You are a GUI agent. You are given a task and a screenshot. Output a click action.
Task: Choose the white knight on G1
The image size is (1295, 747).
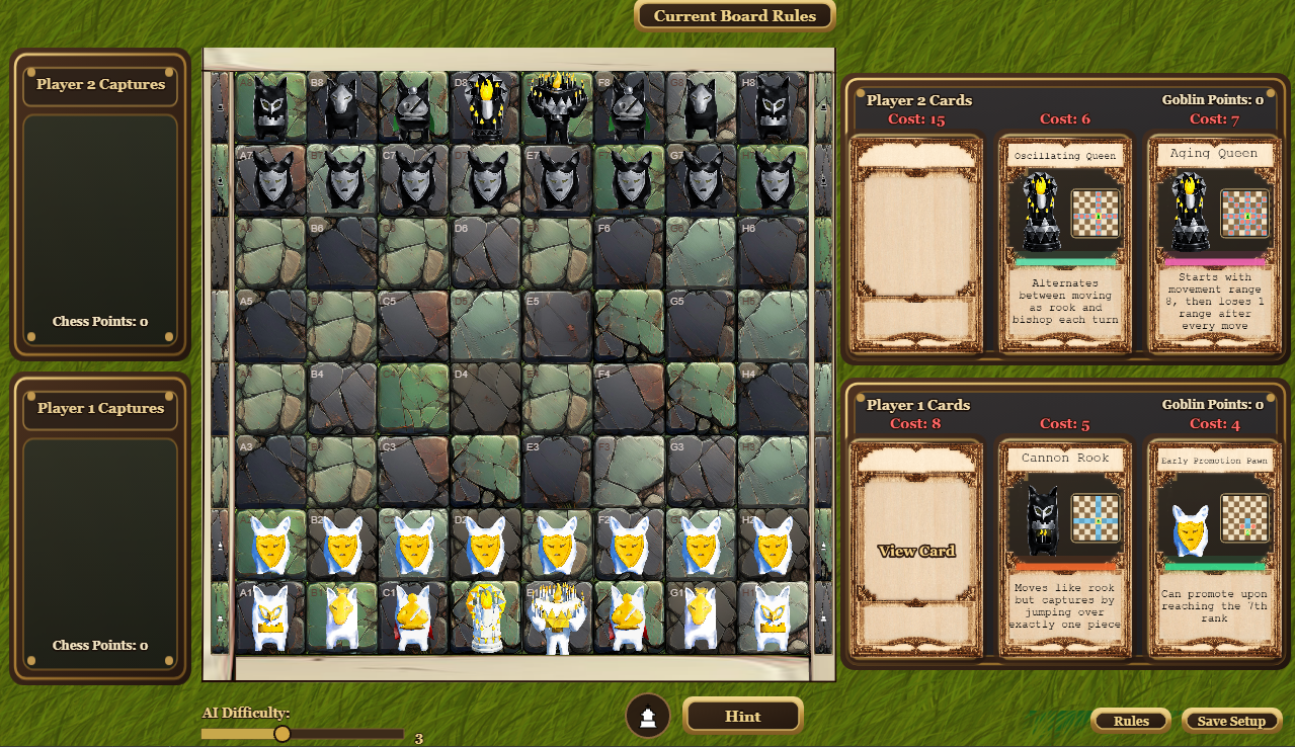tap(701, 616)
